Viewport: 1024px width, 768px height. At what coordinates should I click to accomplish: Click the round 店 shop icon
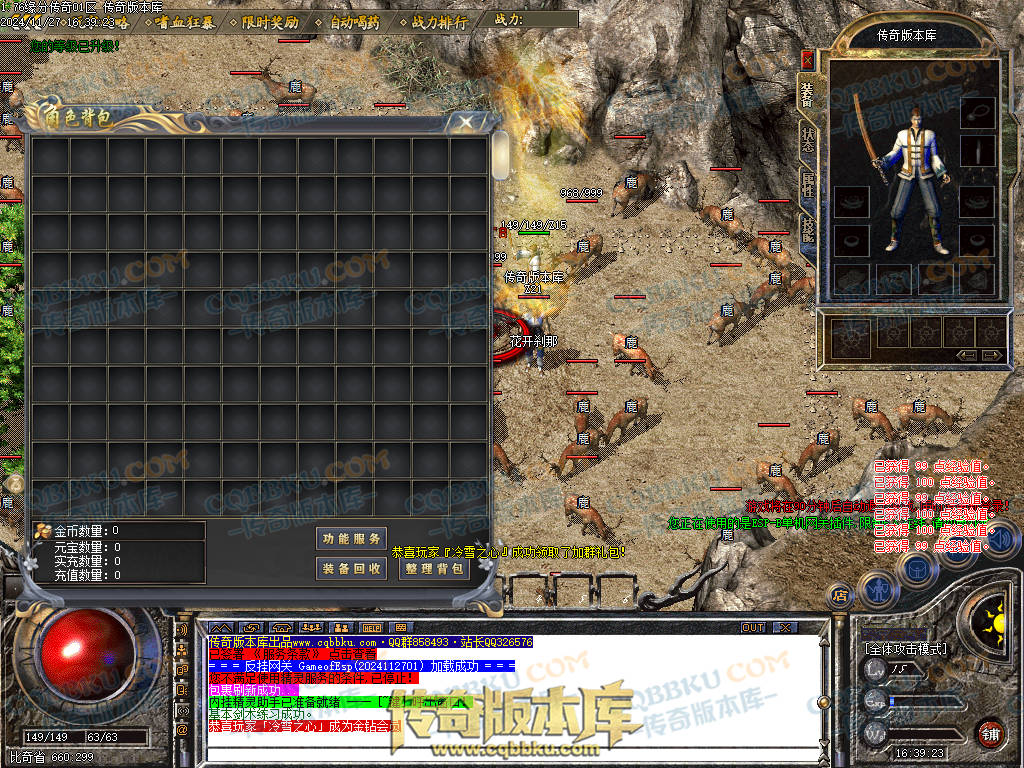point(841,597)
